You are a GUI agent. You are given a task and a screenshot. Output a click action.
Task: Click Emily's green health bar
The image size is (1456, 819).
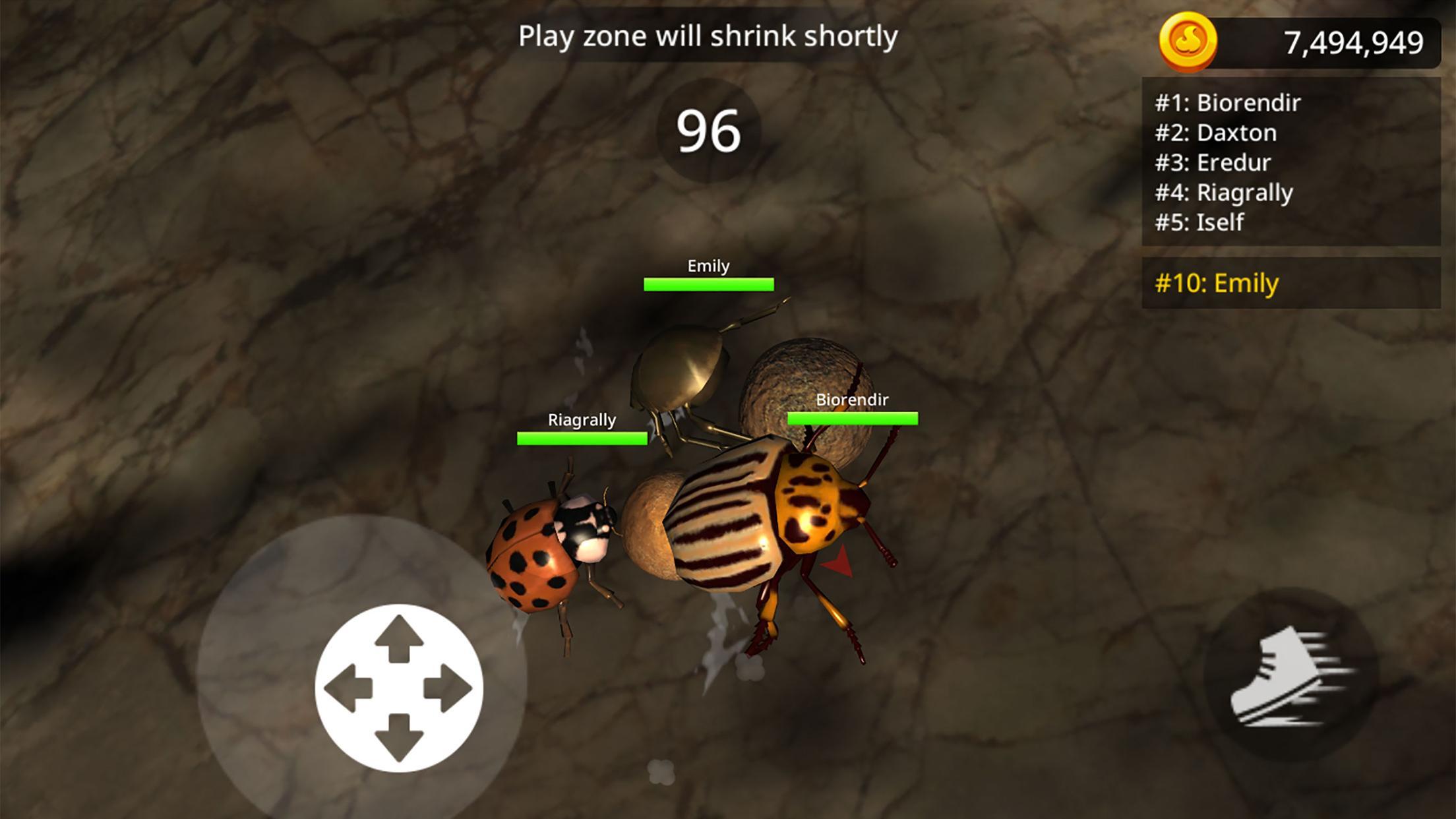[x=708, y=285]
